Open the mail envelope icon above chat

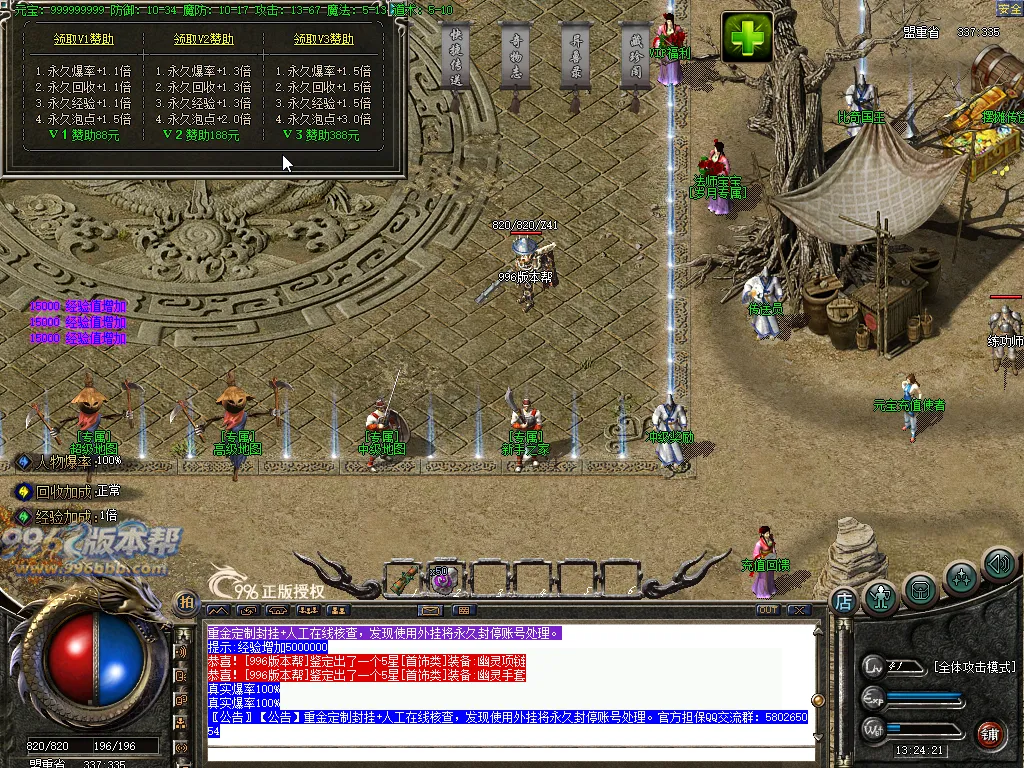(431, 609)
